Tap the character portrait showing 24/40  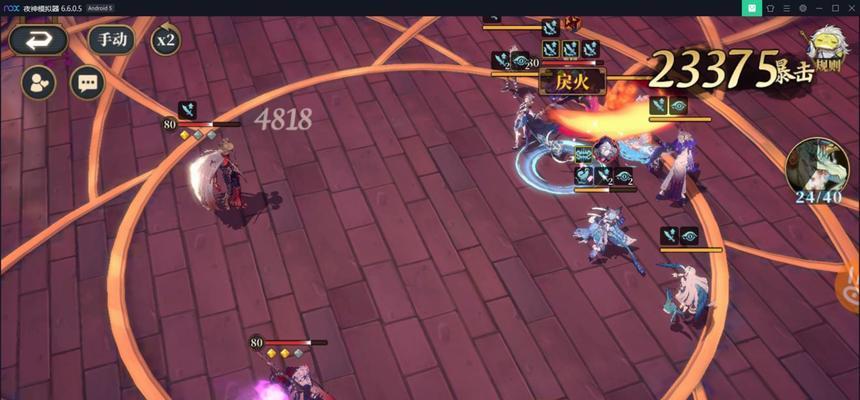817,168
